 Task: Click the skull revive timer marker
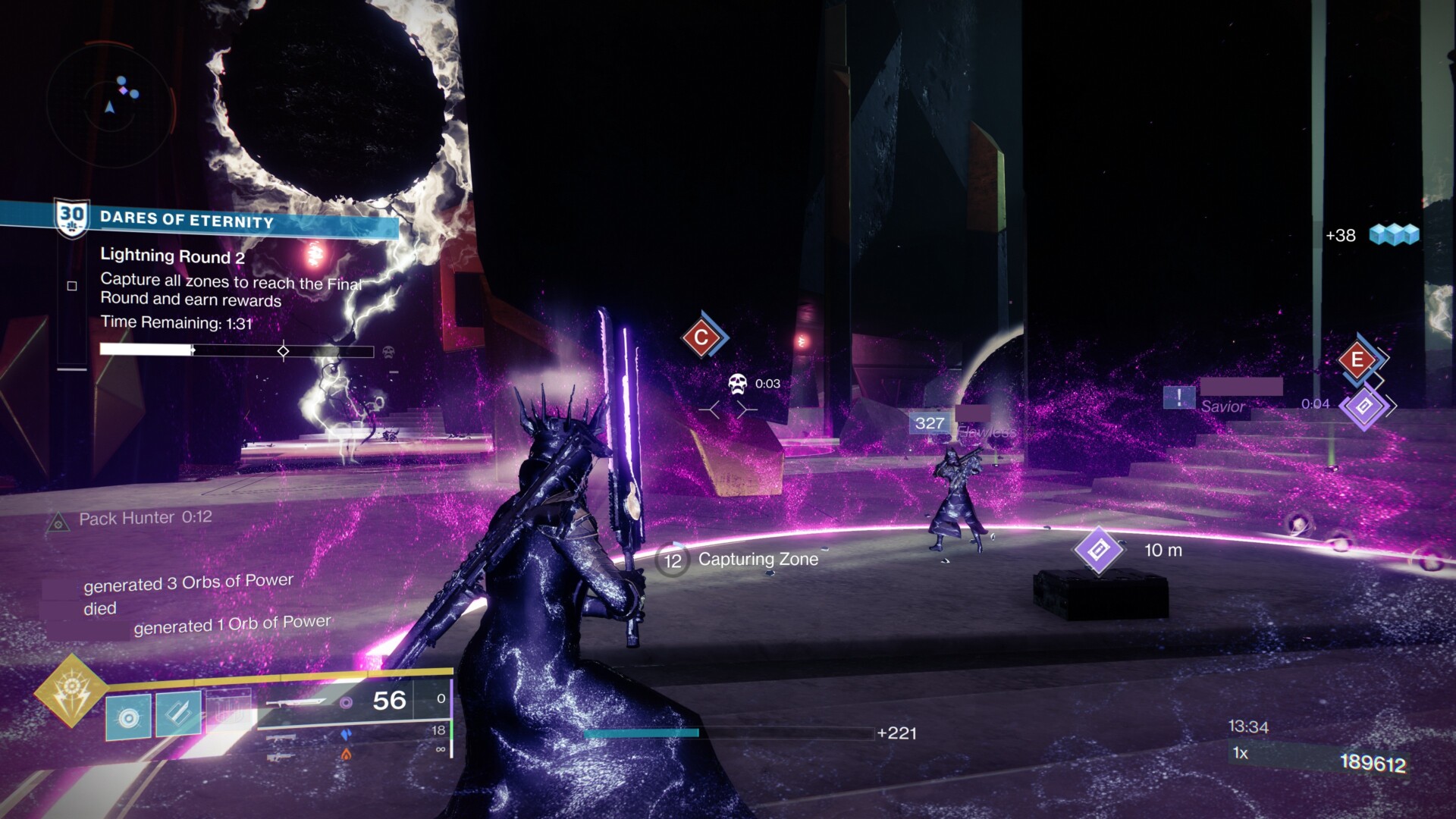tap(737, 384)
